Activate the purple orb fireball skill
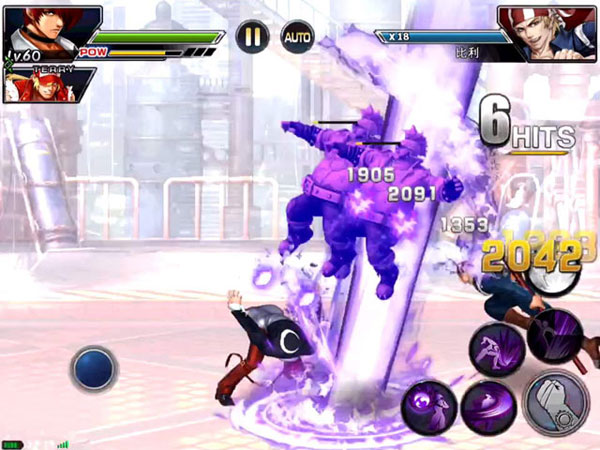This screenshot has width=600, height=450. (x=430, y=408)
